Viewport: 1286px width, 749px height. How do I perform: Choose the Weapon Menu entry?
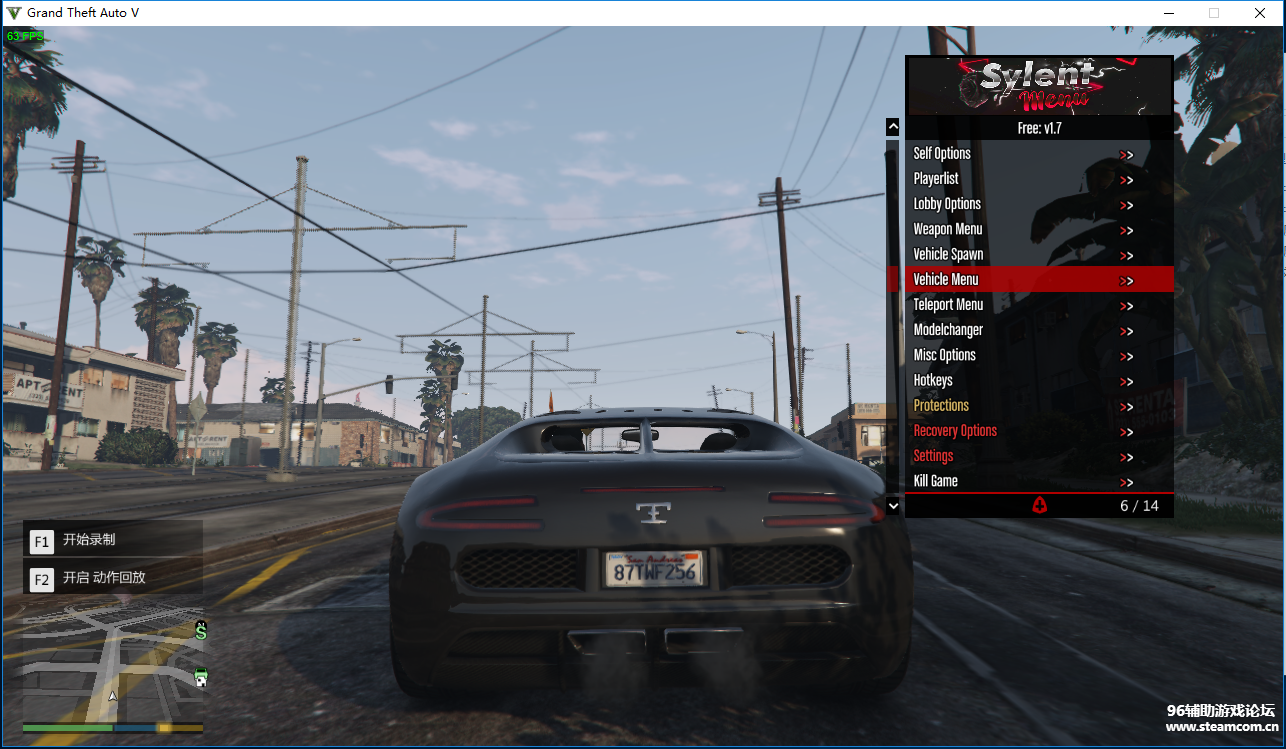tap(948, 229)
